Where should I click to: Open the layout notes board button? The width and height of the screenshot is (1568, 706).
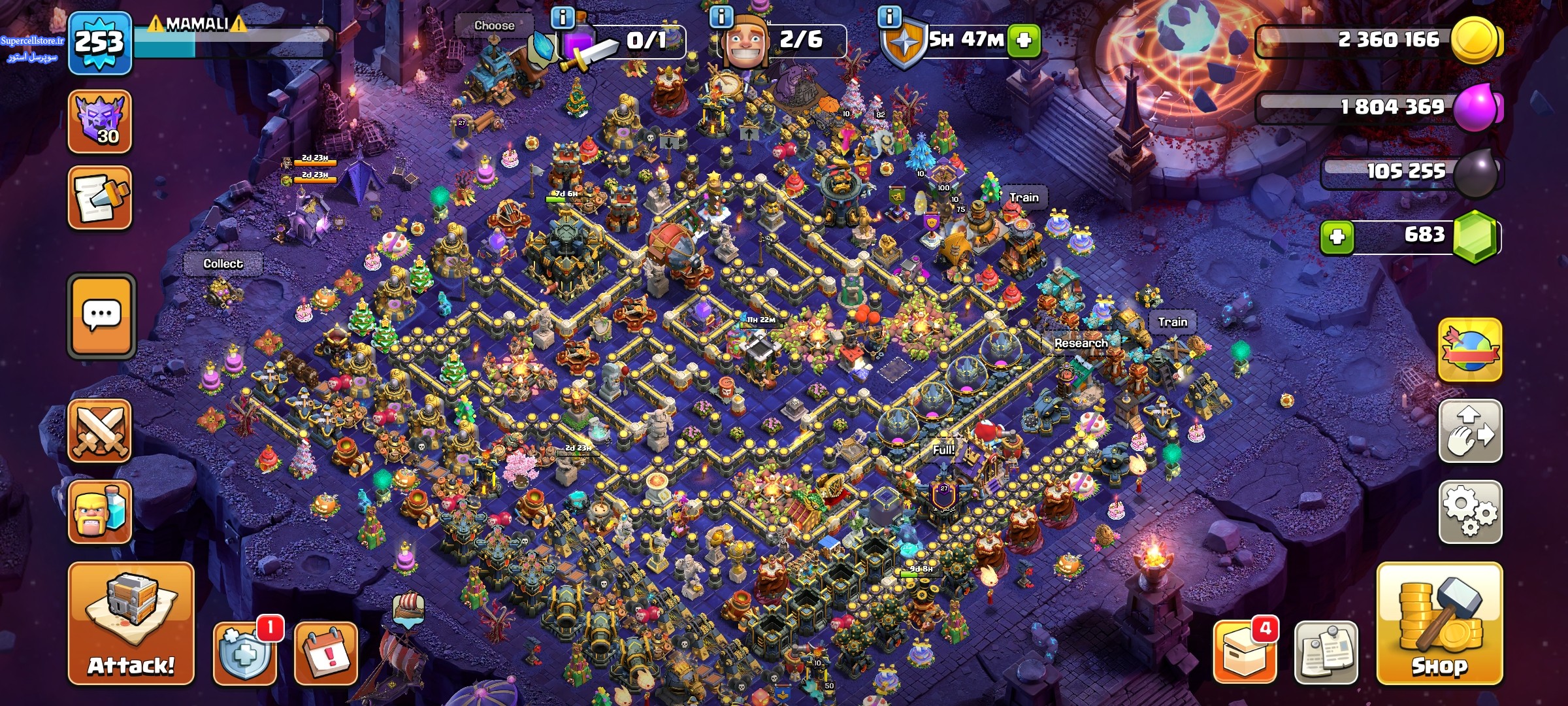click(1326, 653)
